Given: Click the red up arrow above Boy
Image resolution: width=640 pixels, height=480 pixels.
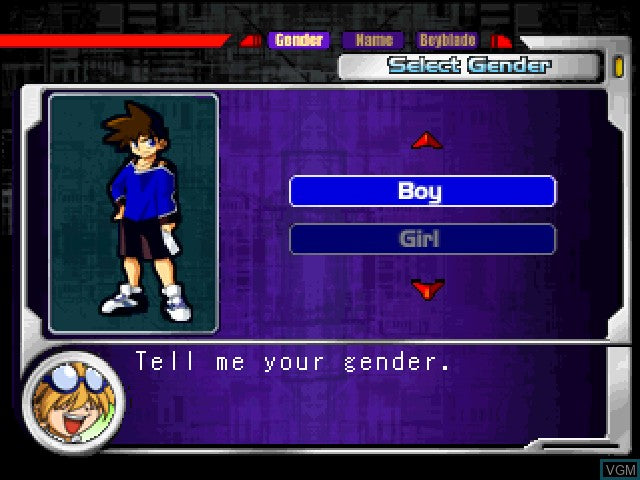Looking at the screenshot, I should 427,141.
